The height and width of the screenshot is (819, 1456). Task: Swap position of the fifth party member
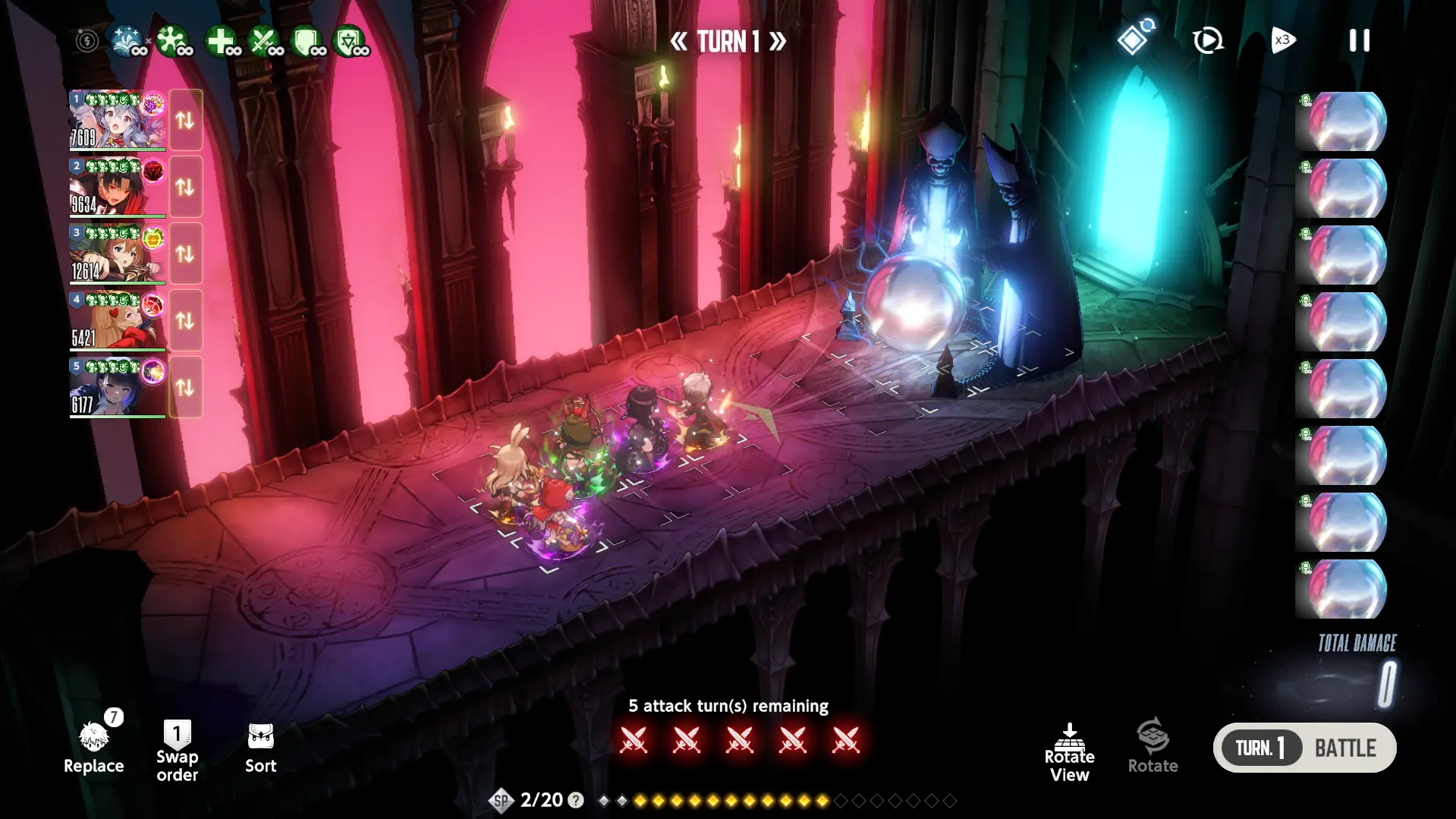pos(185,387)
